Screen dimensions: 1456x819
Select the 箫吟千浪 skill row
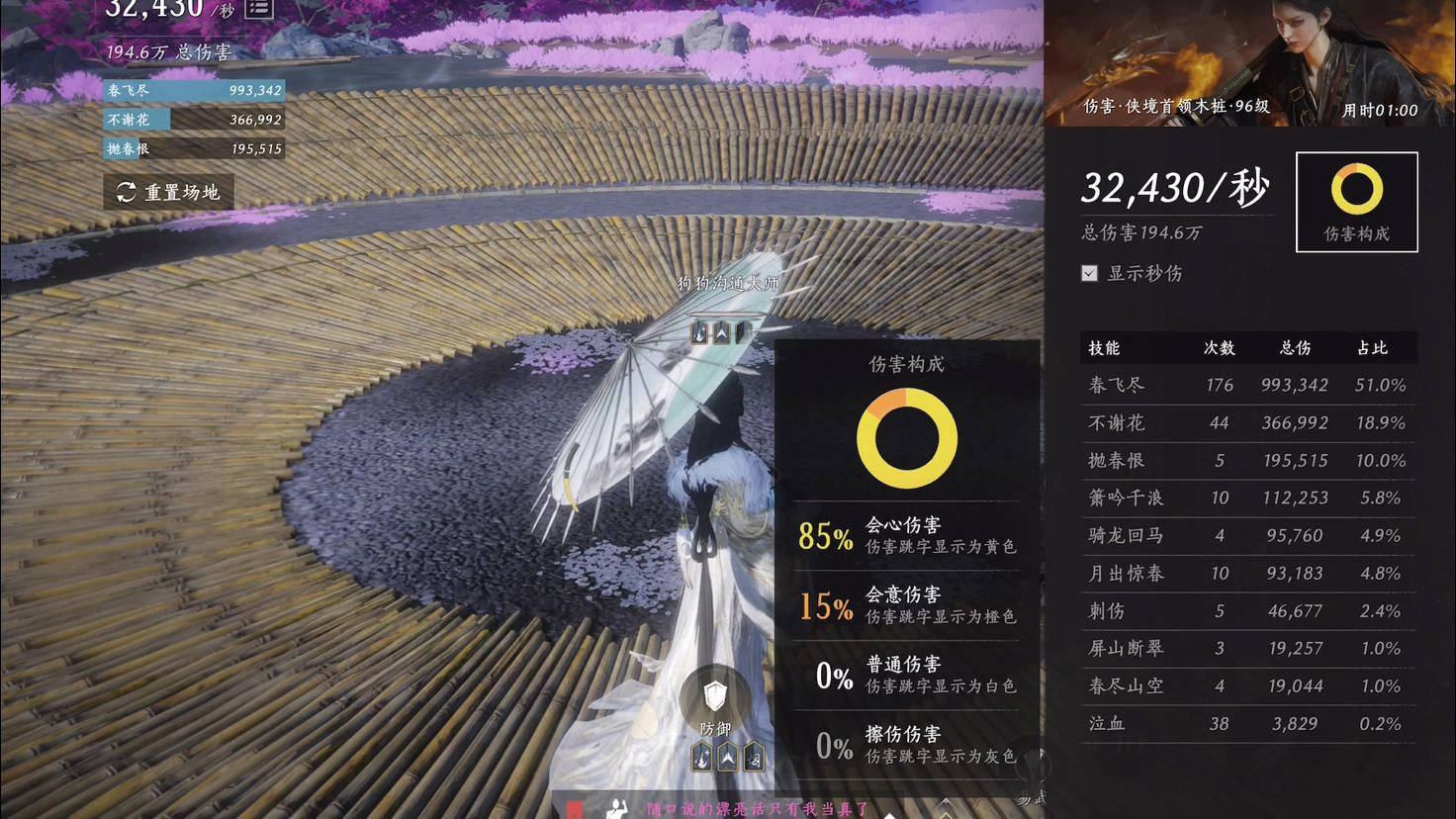(1247, 498)
